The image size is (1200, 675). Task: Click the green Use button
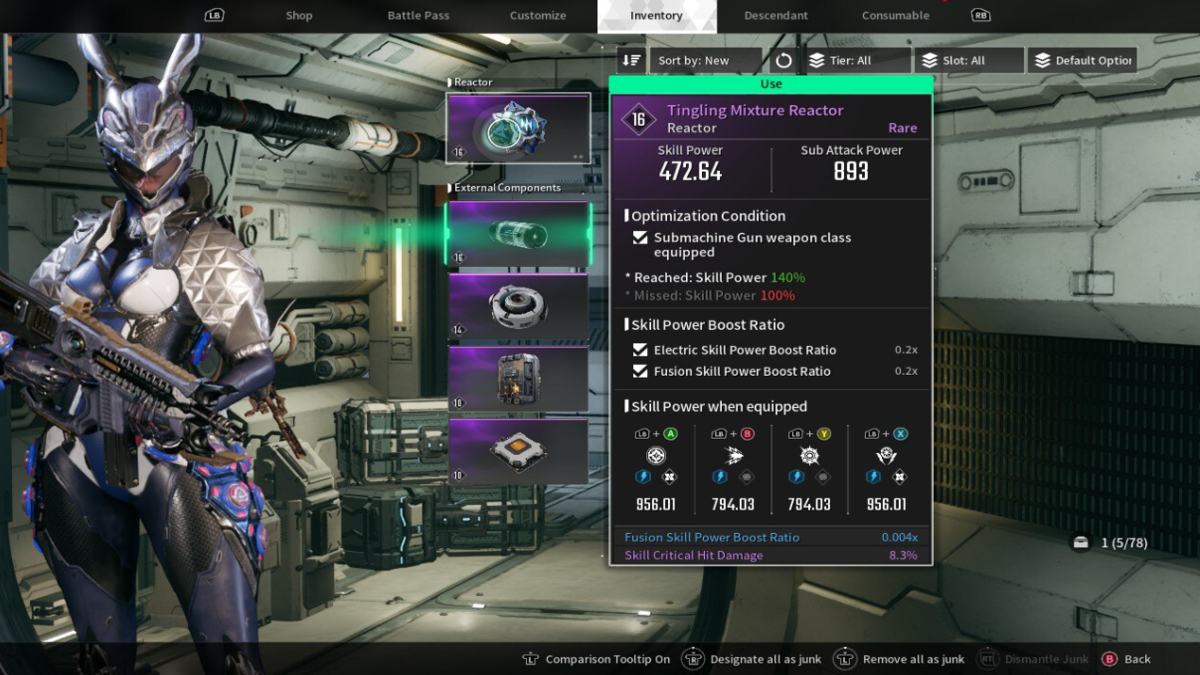click(771, 84)
